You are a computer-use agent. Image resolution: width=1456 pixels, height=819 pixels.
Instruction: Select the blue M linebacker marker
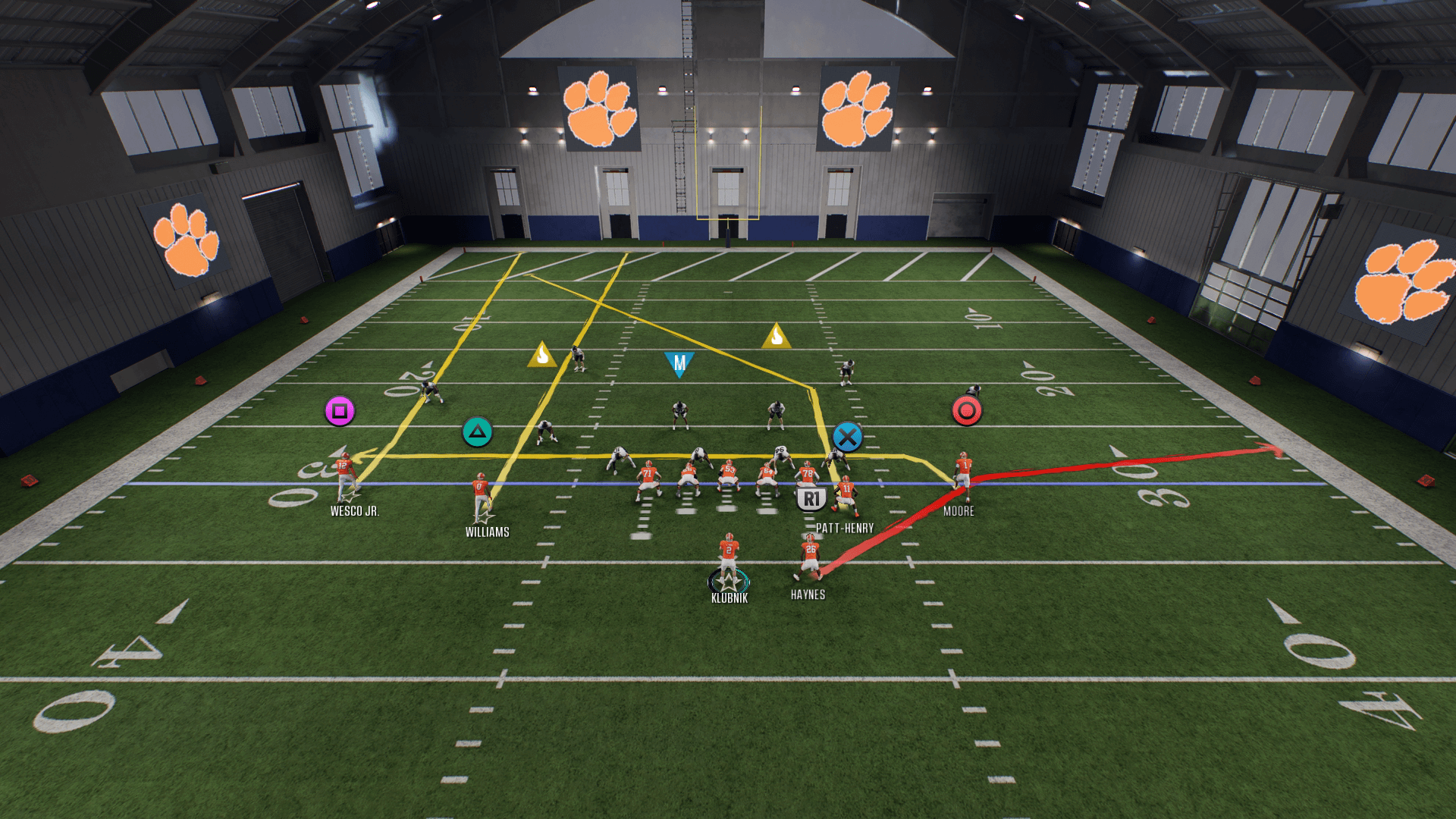(x=679, y=363)
